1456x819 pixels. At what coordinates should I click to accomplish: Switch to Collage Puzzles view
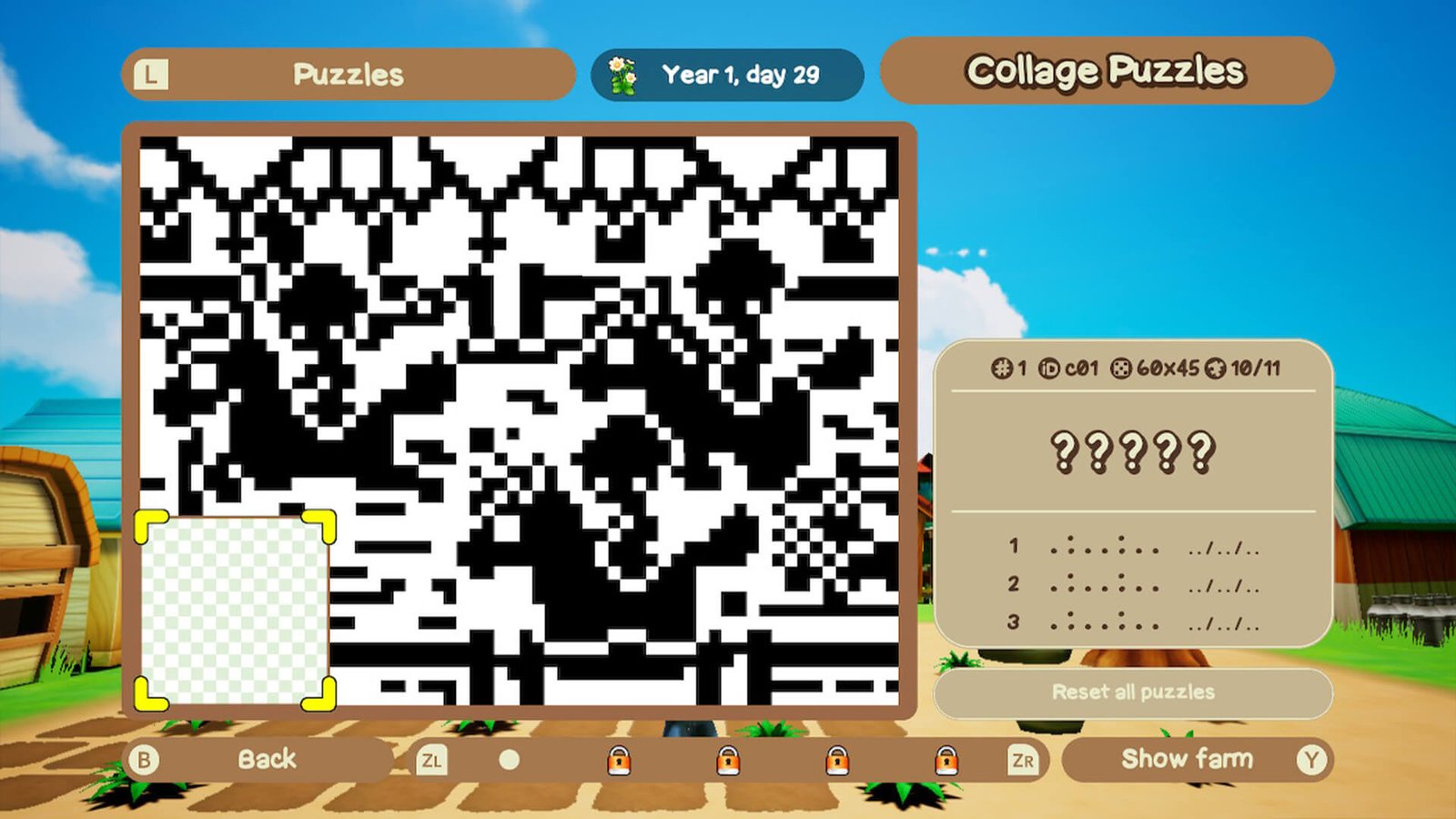1107,69
